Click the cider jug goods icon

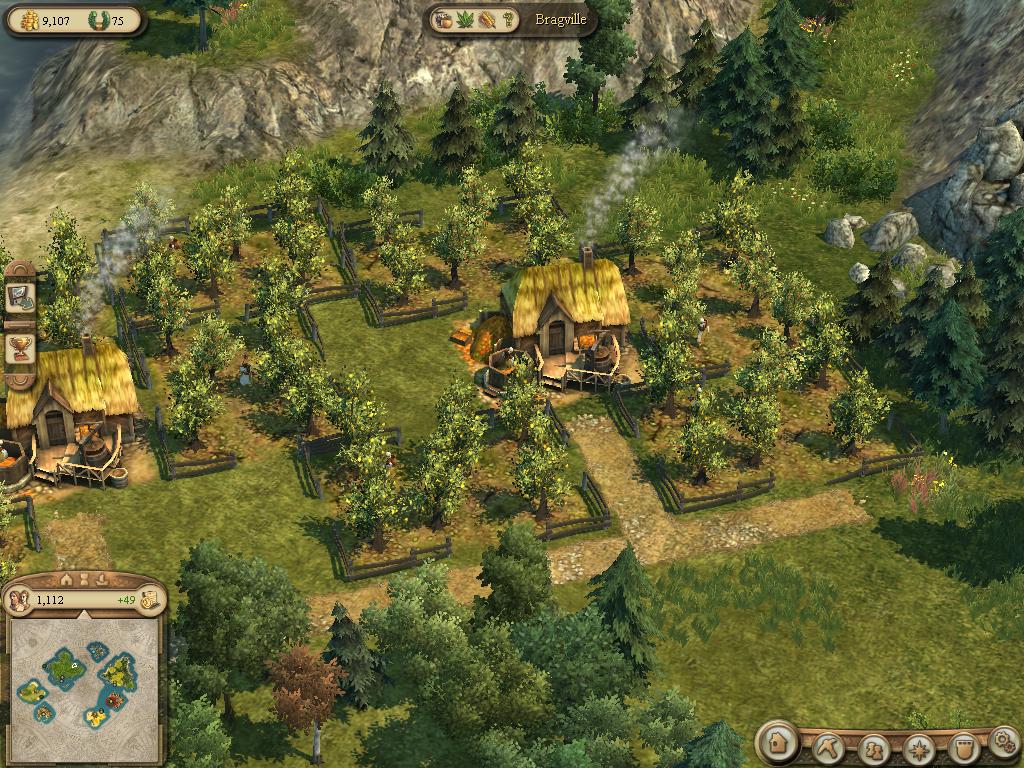click(x=443, y=19)
